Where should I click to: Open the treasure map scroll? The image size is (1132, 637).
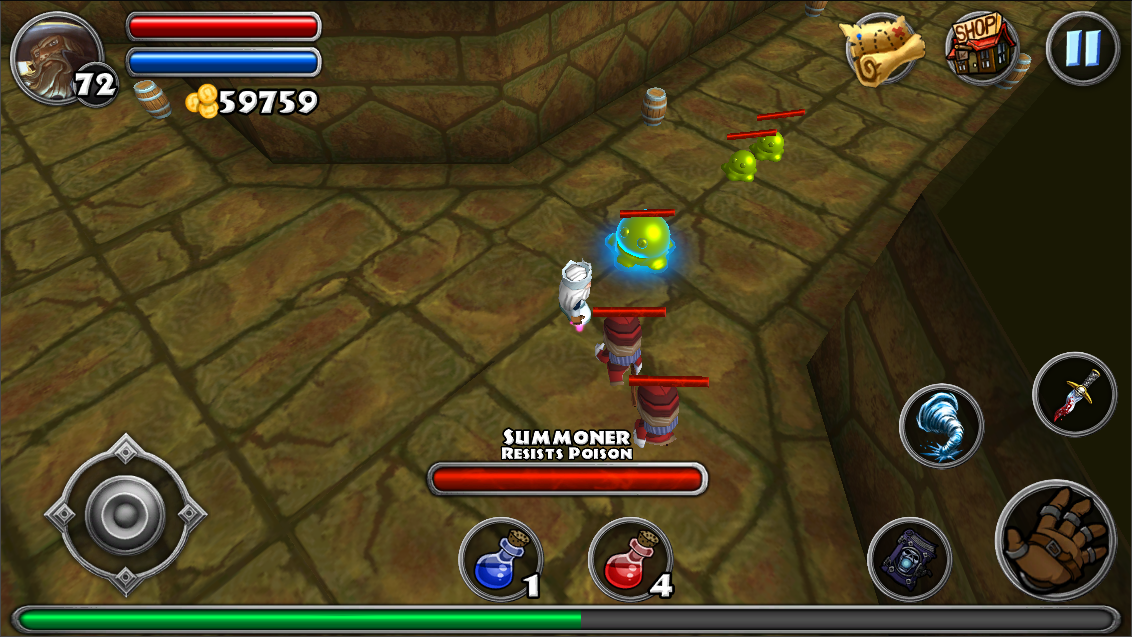pyautogui.click(x=883, y=48)
